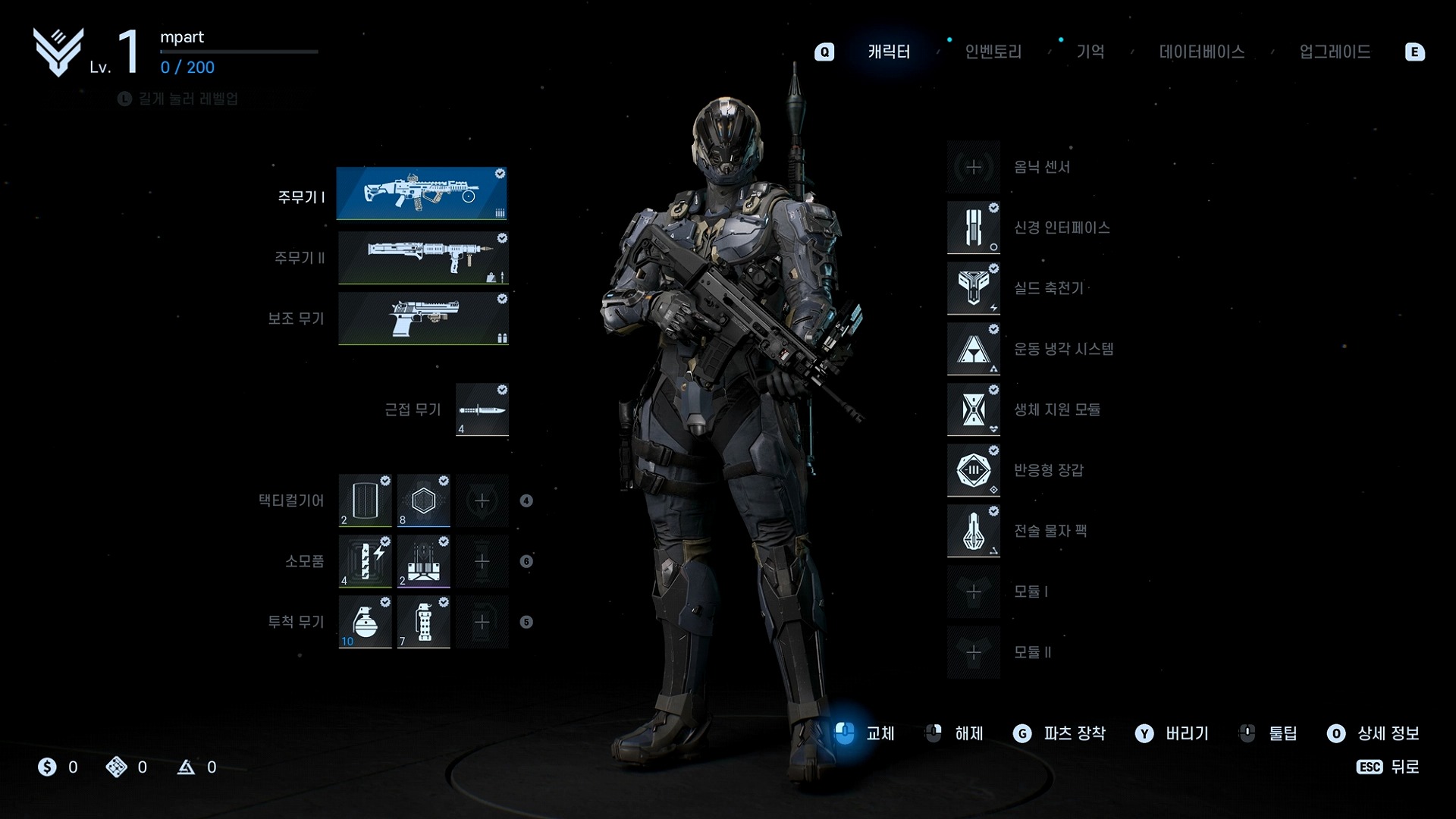Open the empty 모듈 I slot
This screenshot has height=819, width=1456.
point(974,591)
